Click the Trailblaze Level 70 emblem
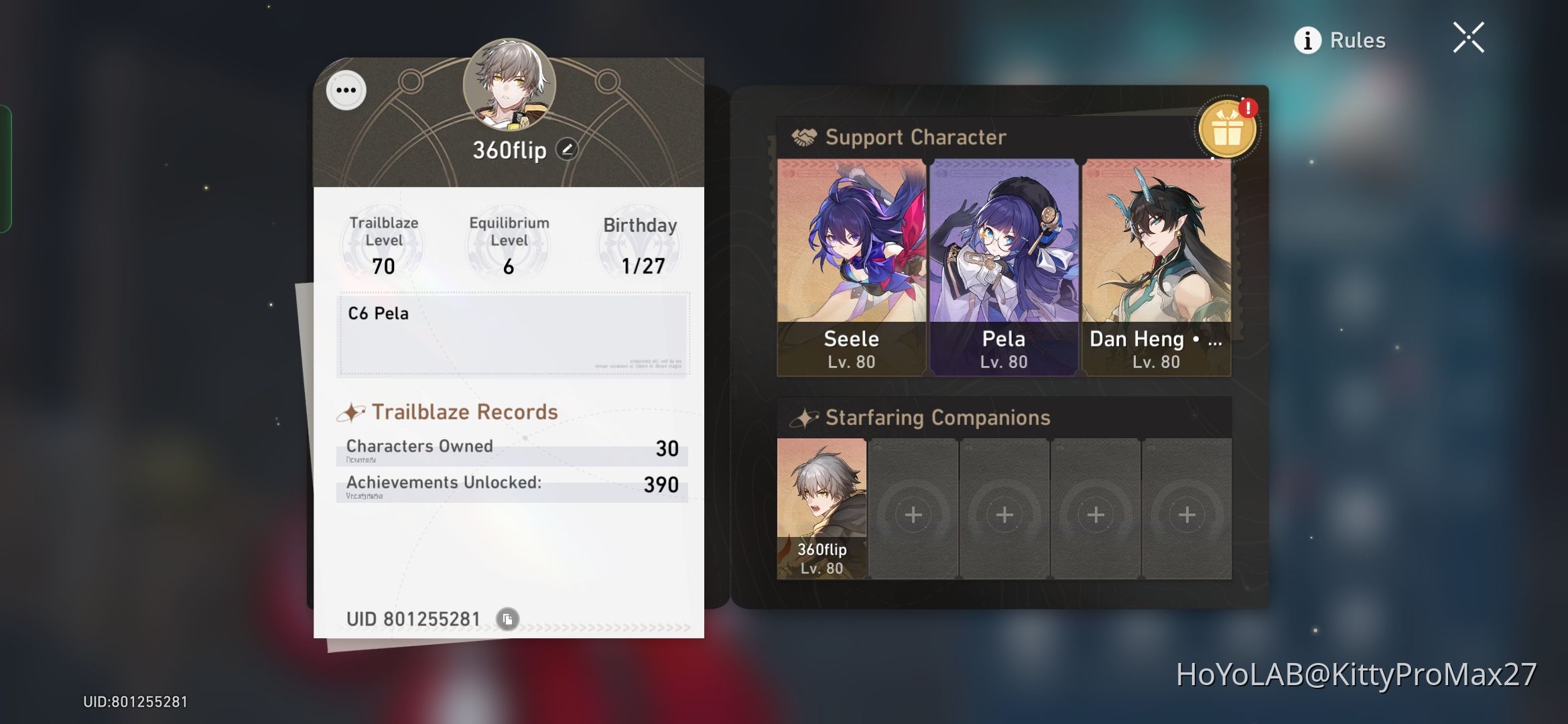1568x724 pixels. pyautogui.click(x=383, y=245)
